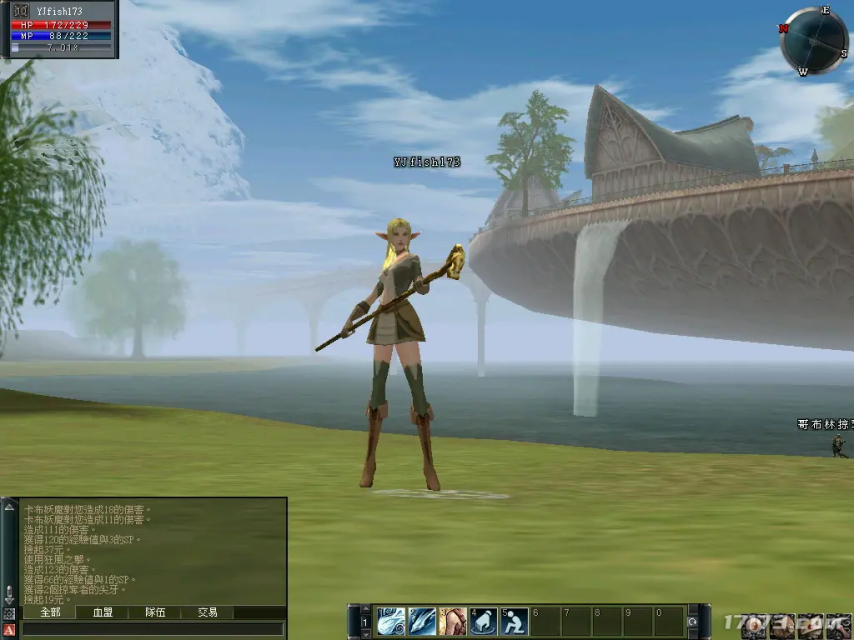Open chat options with the gear icon
The height and width of the screenshot is (640, 854).
pos(9,612)
